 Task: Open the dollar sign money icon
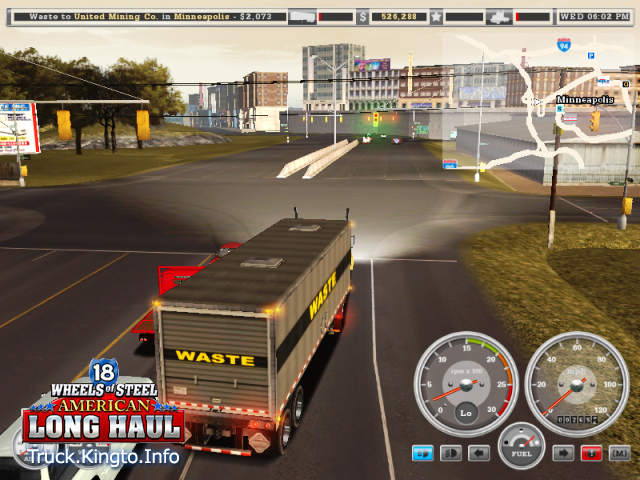[x=362, y=16]
